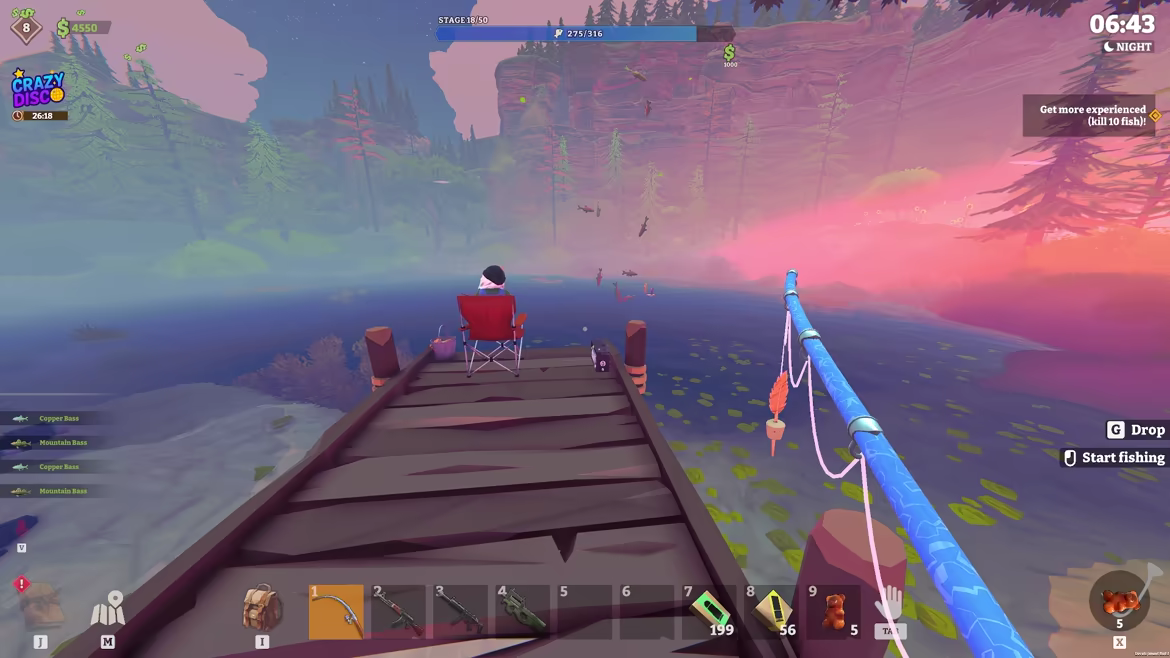Choose the black assault rifle in slot 3
Screen dimensions: 1170x658
[460, 611]
